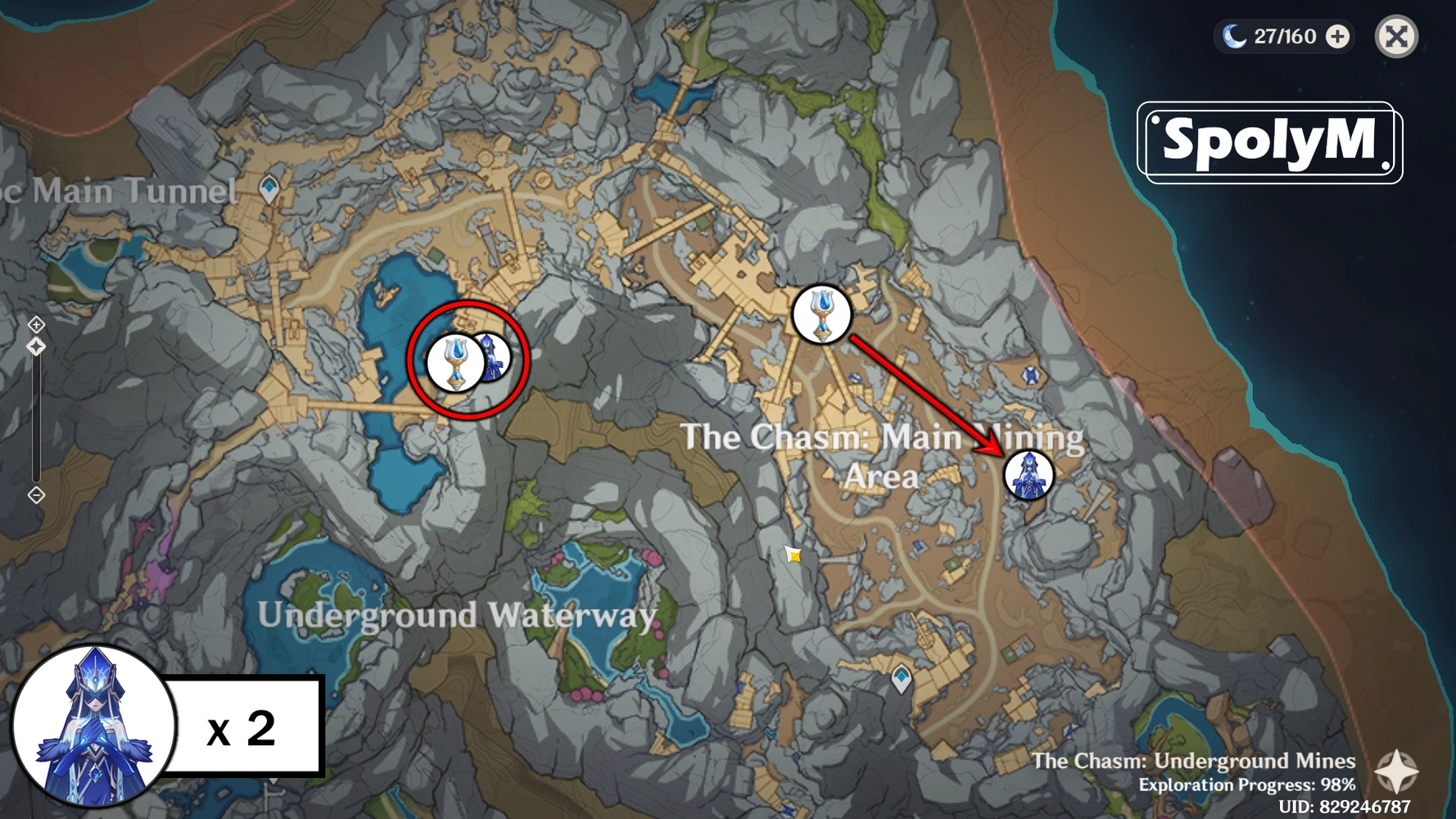Open the teleport waypoint near Main Tunnel
The image size is (1456, 819).
pyautogui.click(x=268, y=187)
